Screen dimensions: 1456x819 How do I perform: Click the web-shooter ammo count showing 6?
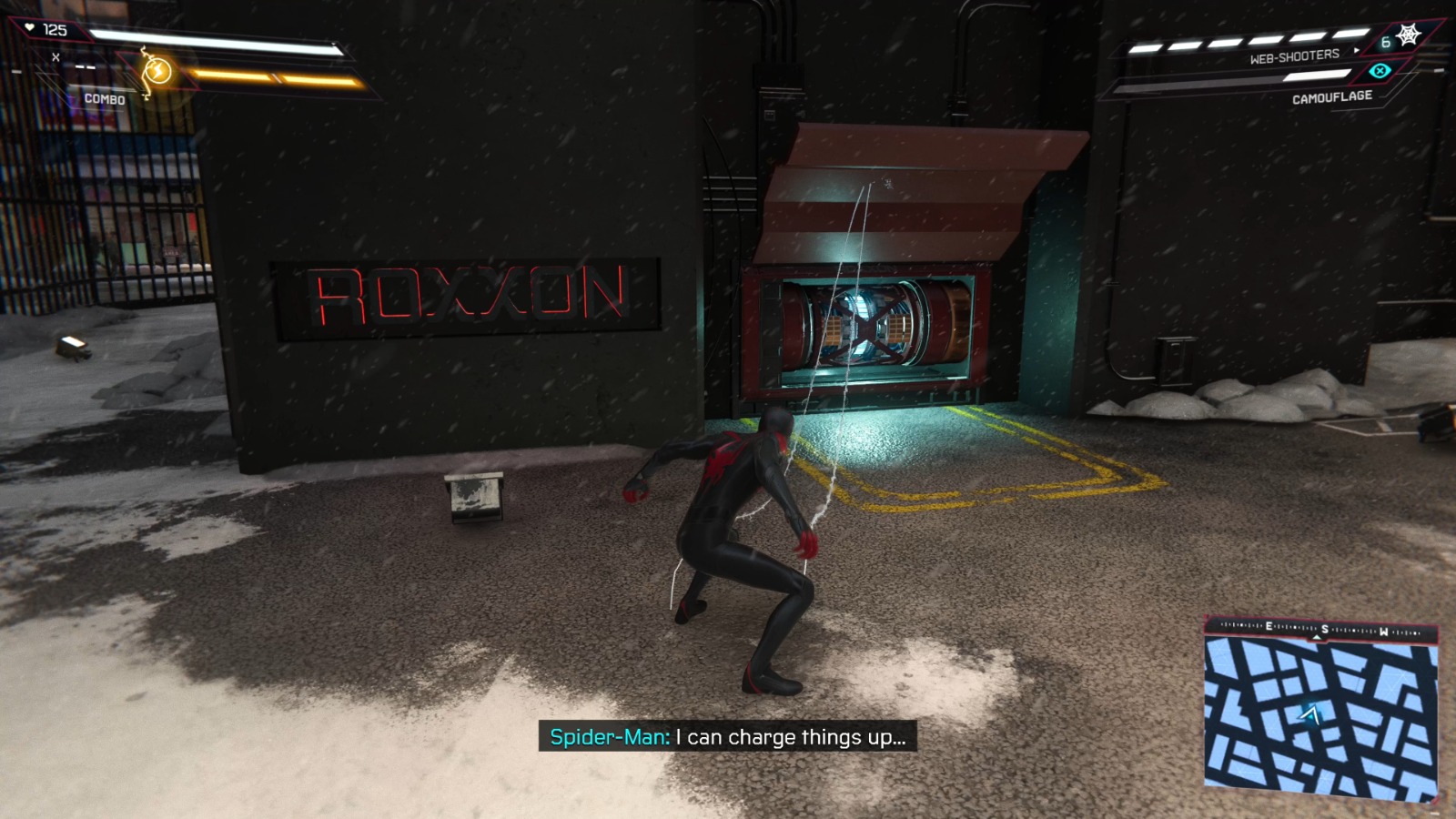tap(1386, 43)
